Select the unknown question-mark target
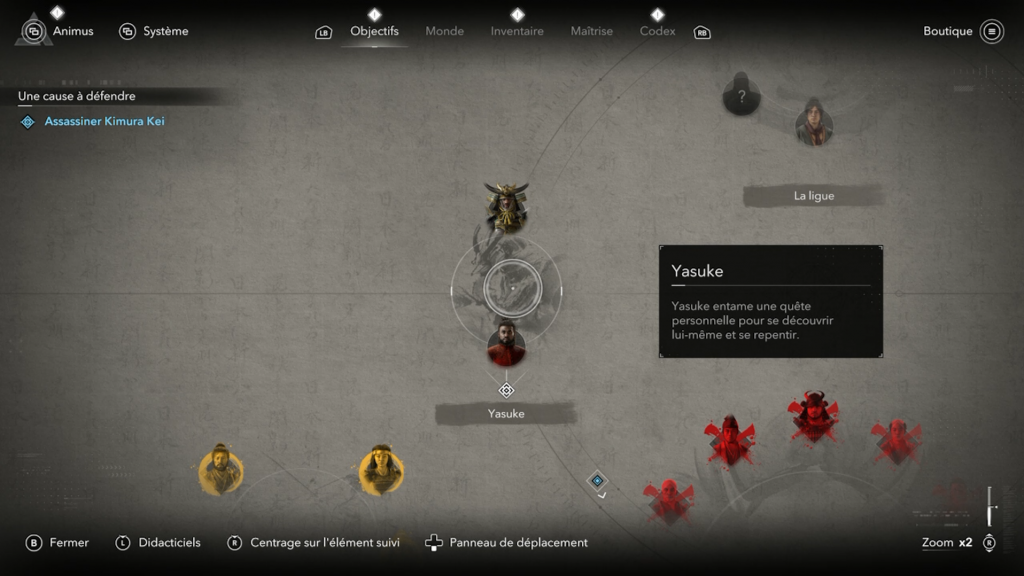 point(741,95)
